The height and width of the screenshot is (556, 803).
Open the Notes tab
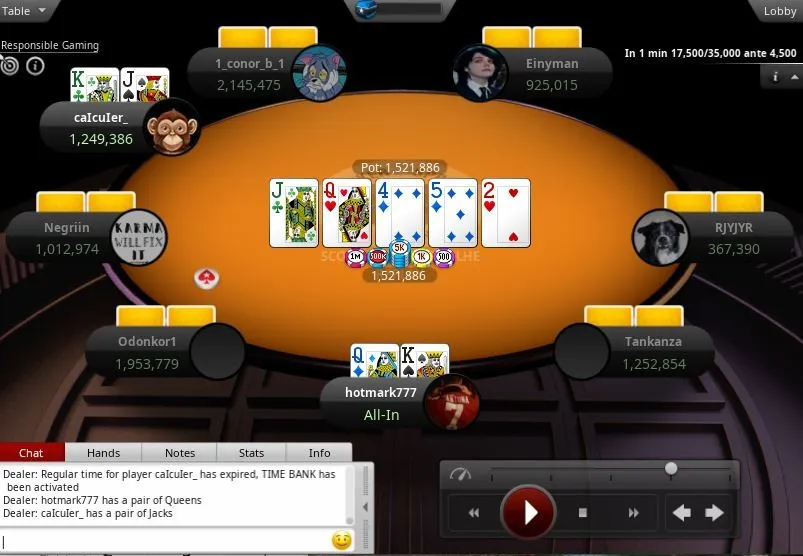(180, 453)
